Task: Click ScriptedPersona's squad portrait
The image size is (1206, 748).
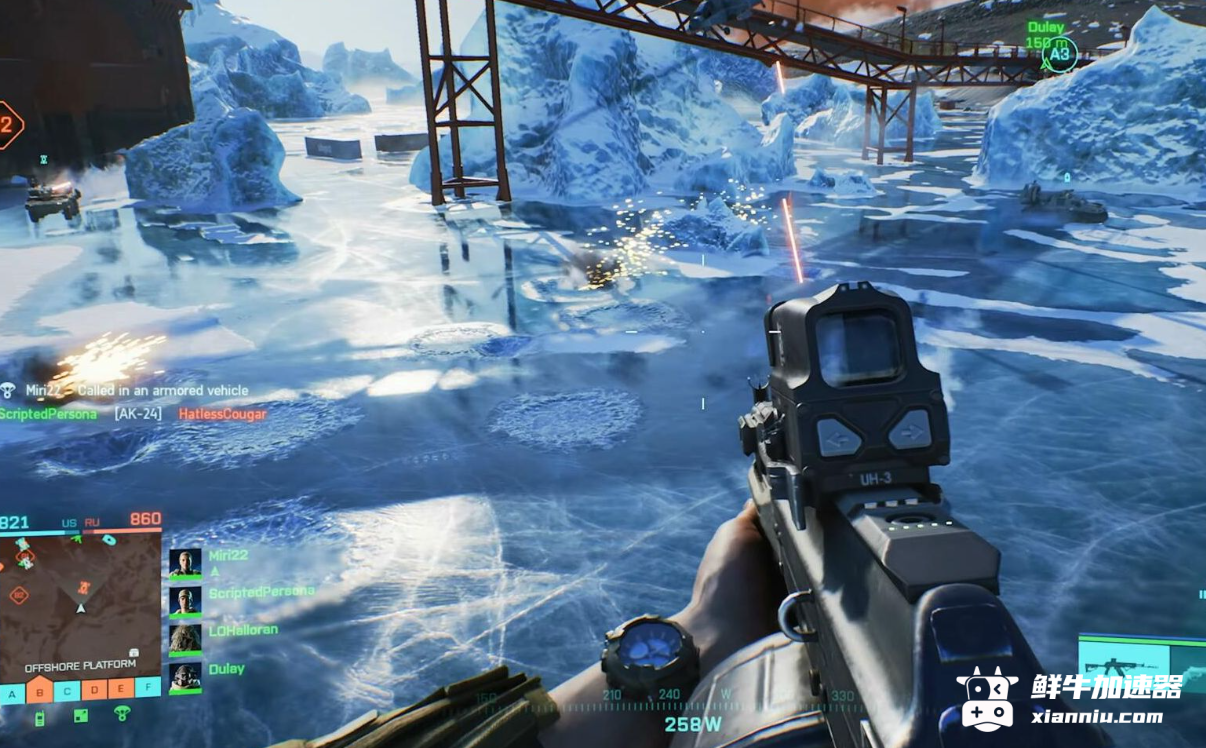Action: pos(185,601)
